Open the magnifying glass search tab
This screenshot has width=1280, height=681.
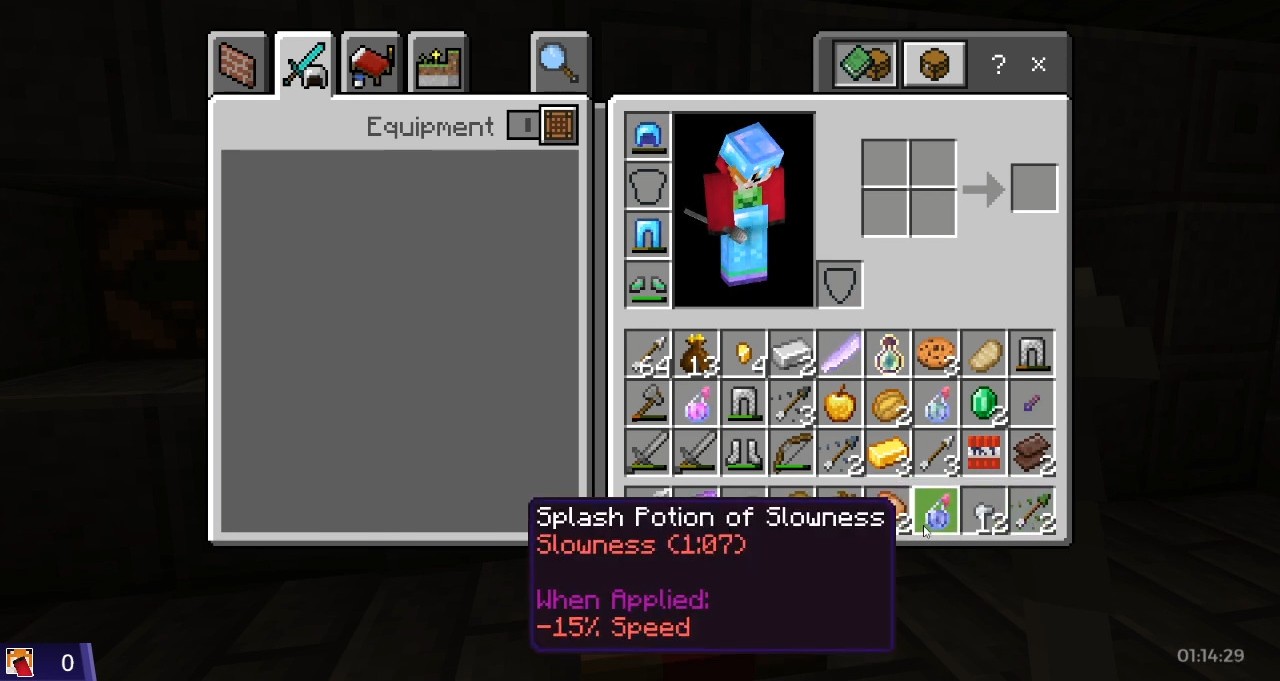tap(559, 64)
